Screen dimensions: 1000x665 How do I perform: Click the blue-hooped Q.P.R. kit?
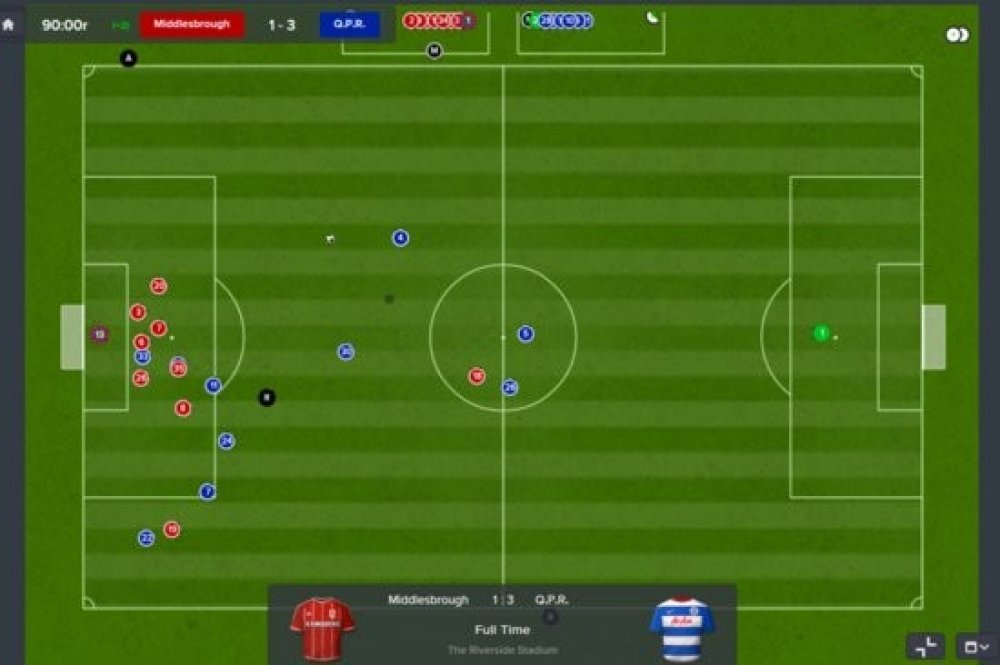(682, 629)
